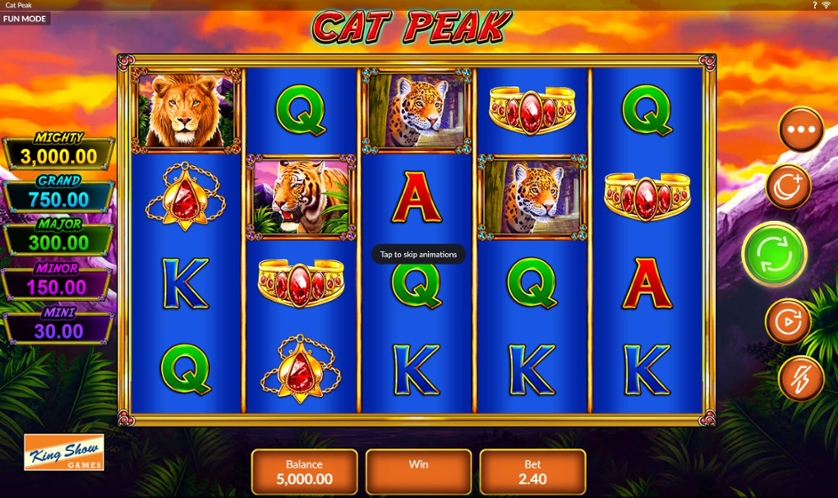This screenshot has height=498, width=838.
Task: Click the coin stack bet button
Action: coord(787,186)
